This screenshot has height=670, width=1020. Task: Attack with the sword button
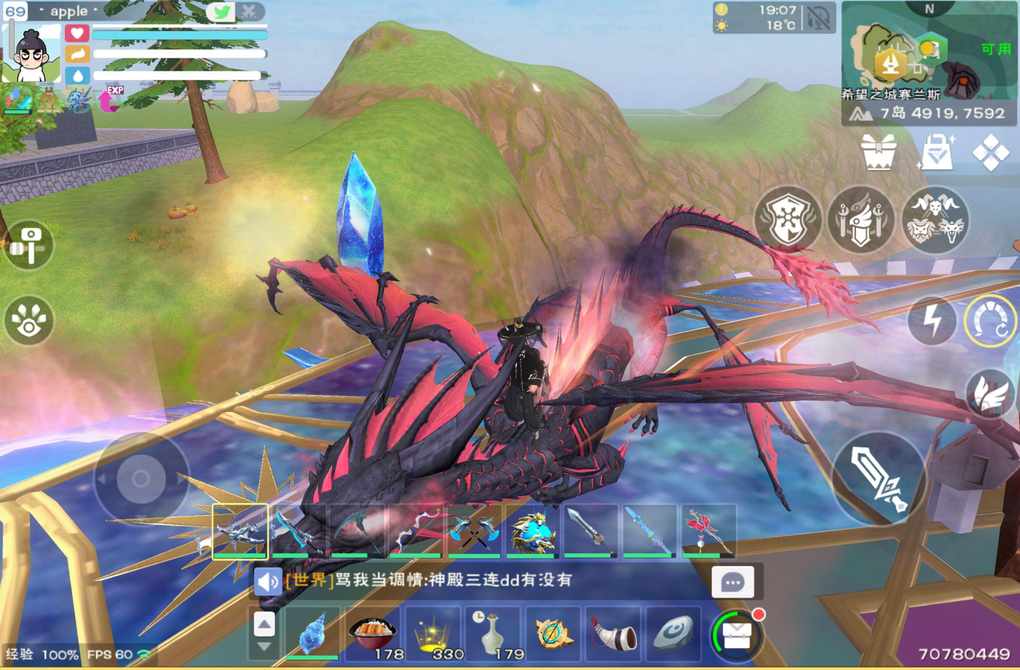(880, 478)
